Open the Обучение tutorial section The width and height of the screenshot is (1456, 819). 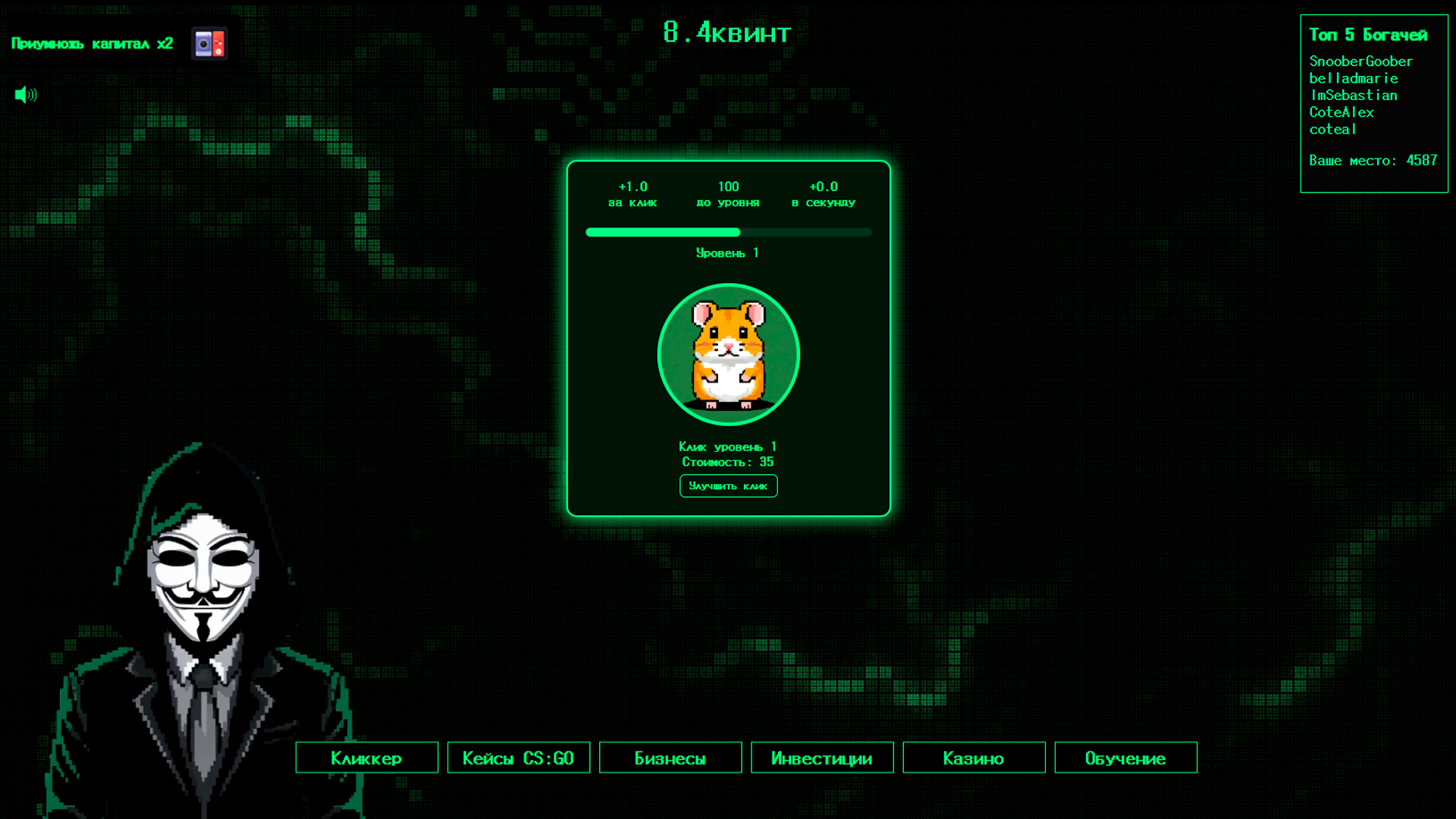pos(1125,757)
